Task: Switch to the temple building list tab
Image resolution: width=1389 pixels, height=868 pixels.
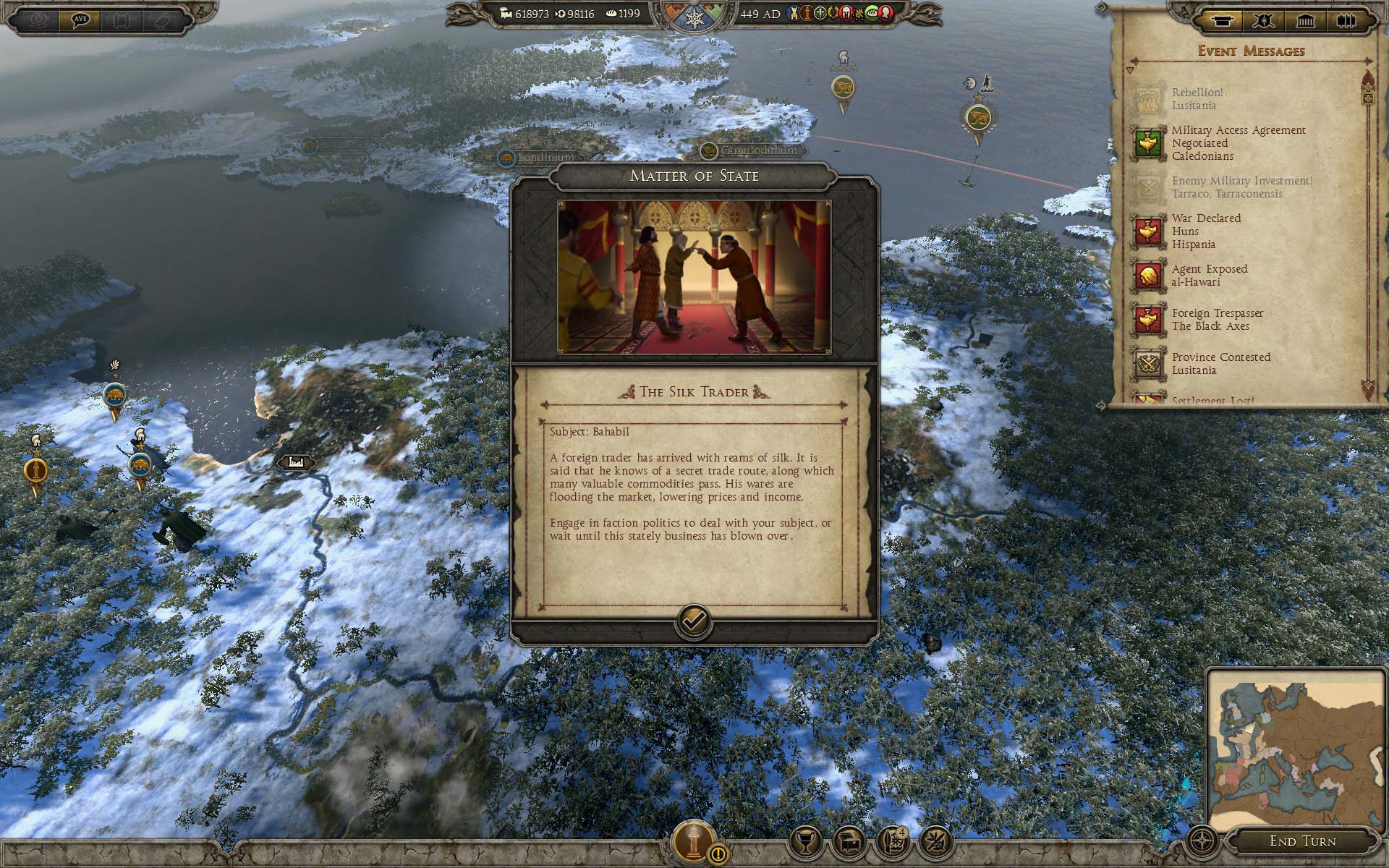Action: tap(1306, 21)
